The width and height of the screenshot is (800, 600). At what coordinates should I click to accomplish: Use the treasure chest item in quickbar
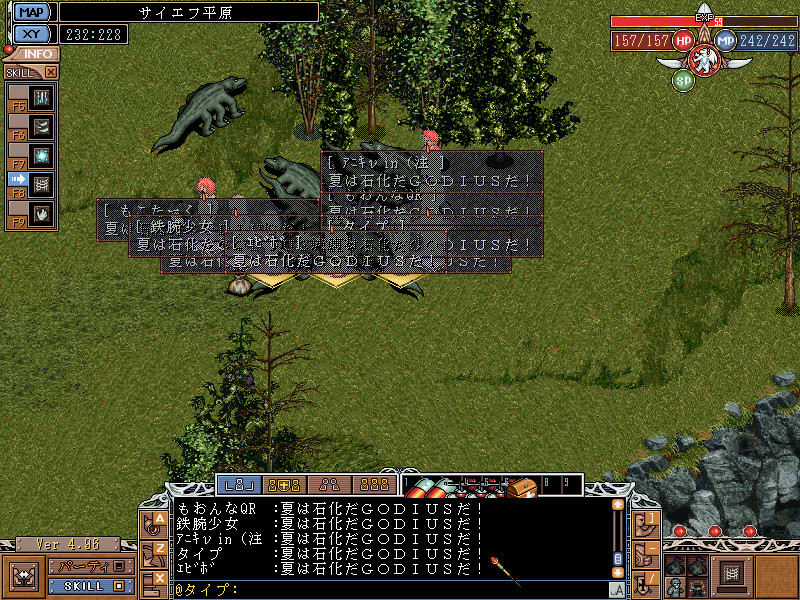[520, 487]
